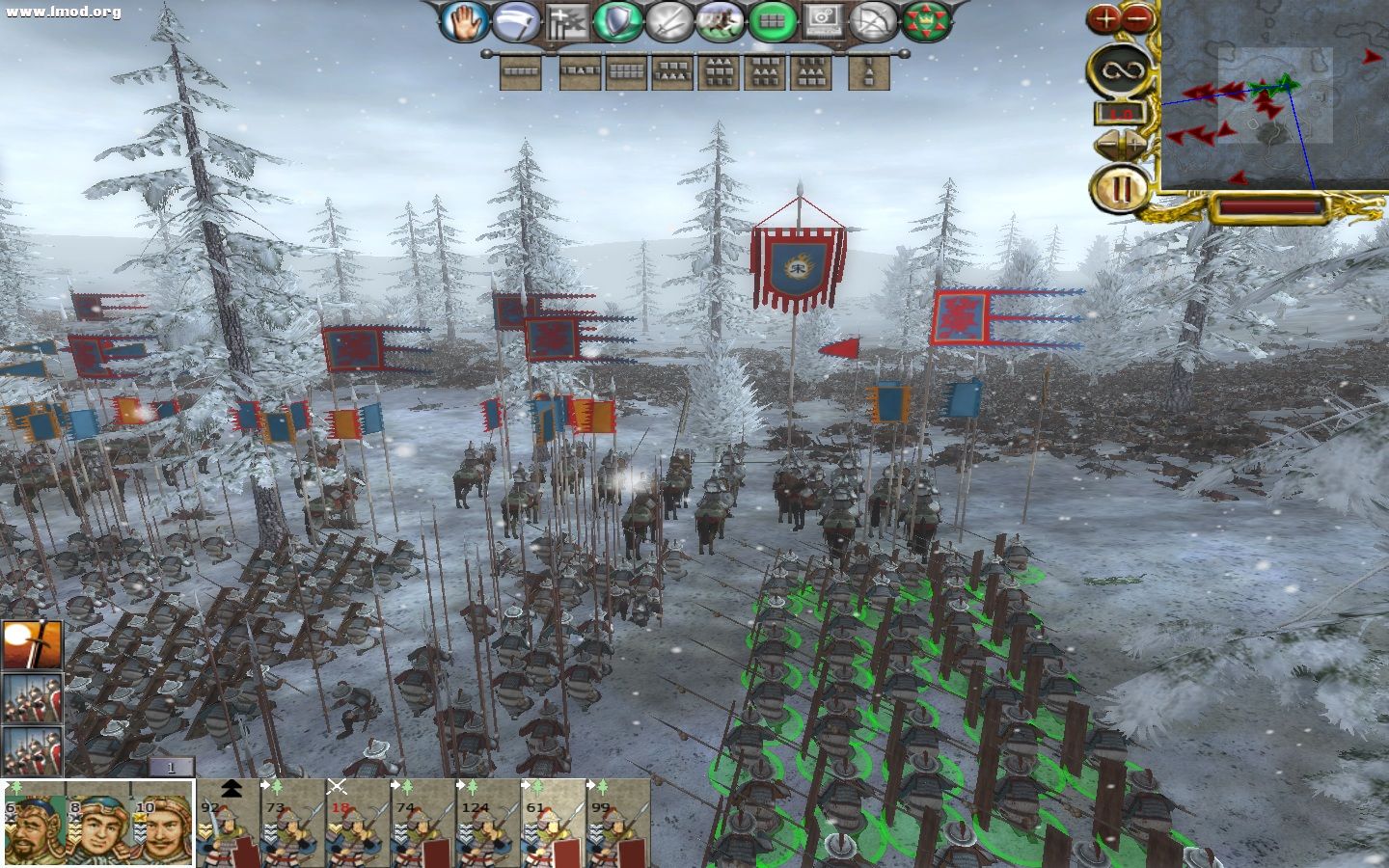The width and height of the screenshot is (1389, 868).
Task: Choose the single column formation preset
Action: 868,71
